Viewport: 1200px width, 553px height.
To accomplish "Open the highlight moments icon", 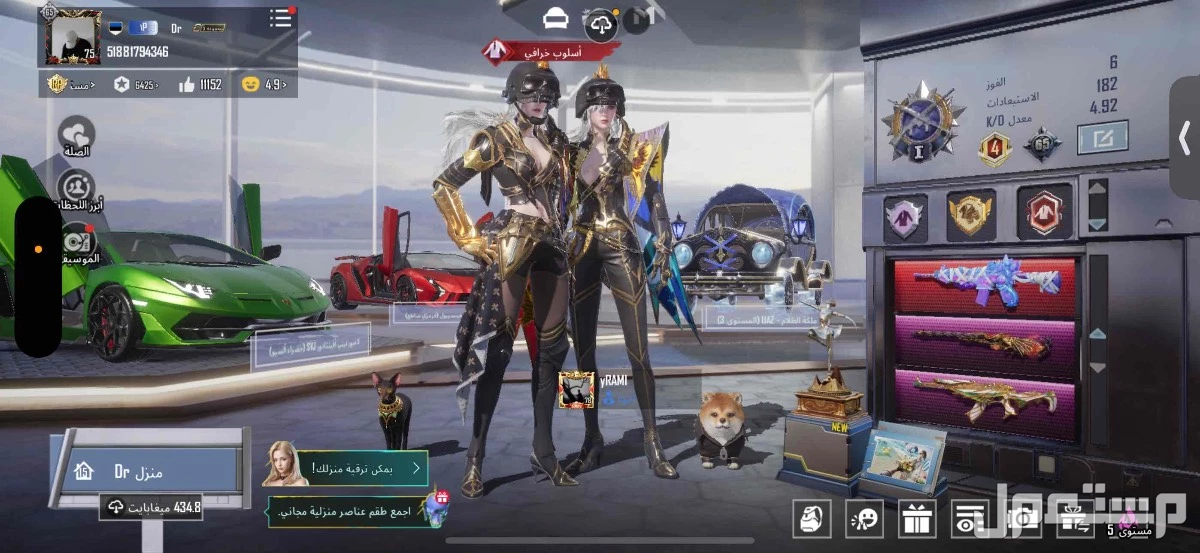I will tap(76, 188).
